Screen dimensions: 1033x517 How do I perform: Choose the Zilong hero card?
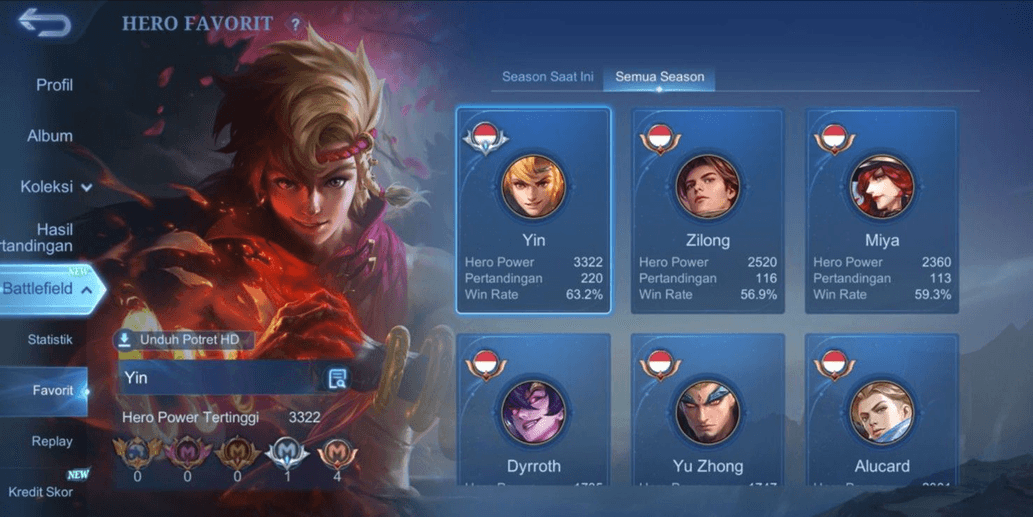coord(708,210)
